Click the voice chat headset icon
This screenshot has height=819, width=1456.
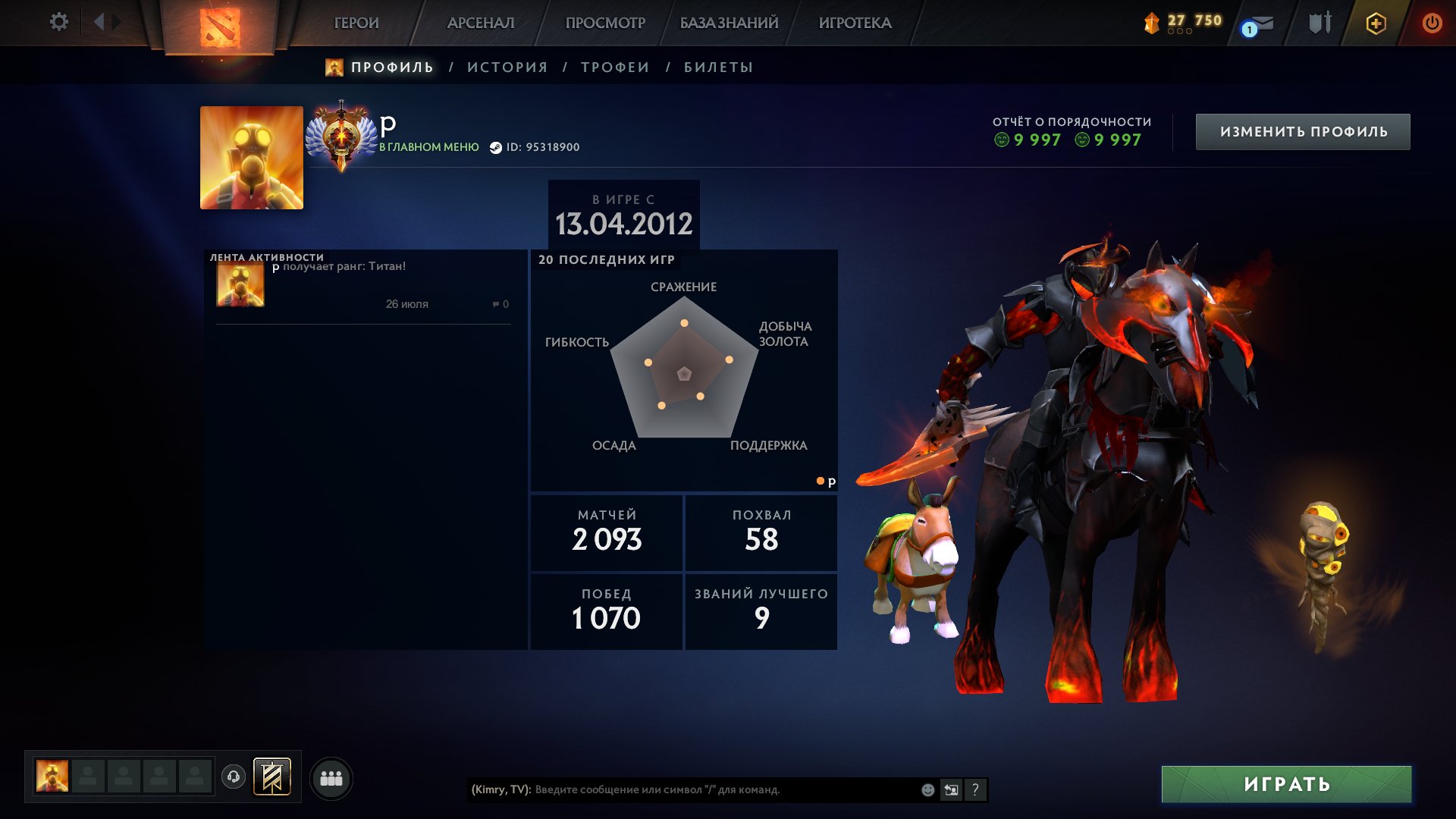[x=235, y=777]
